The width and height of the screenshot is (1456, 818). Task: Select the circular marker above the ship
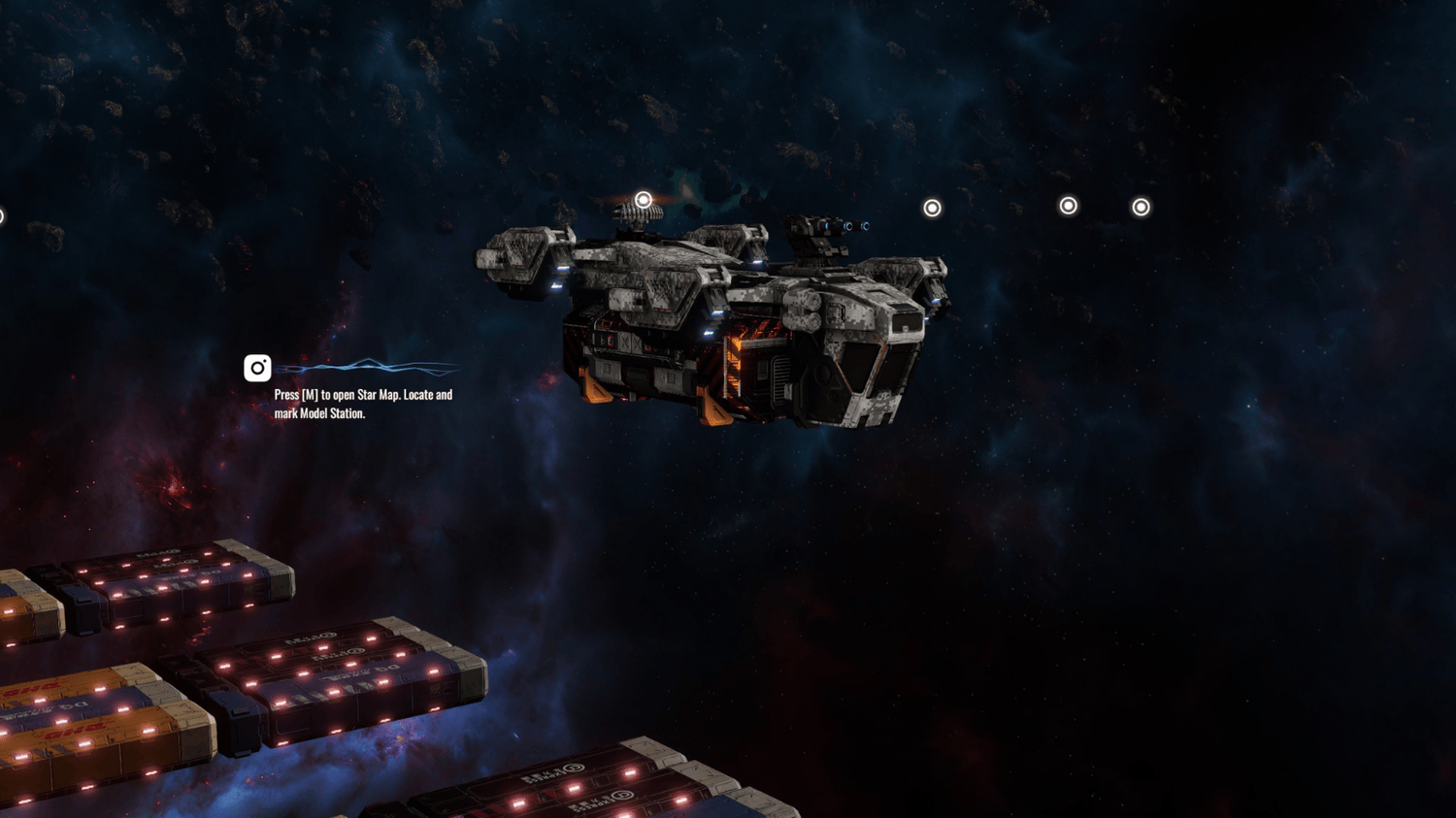[x=643, y=200]
